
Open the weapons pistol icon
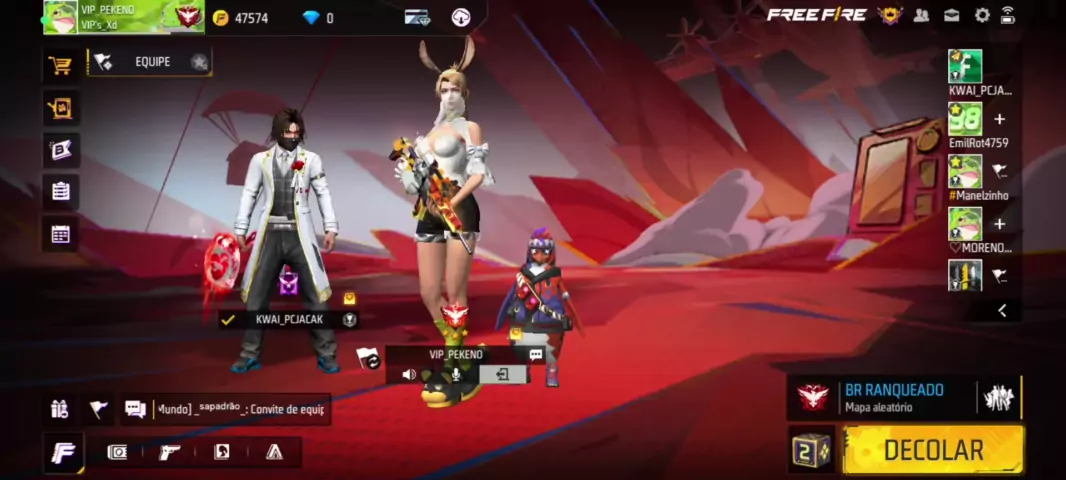(170, 452)
